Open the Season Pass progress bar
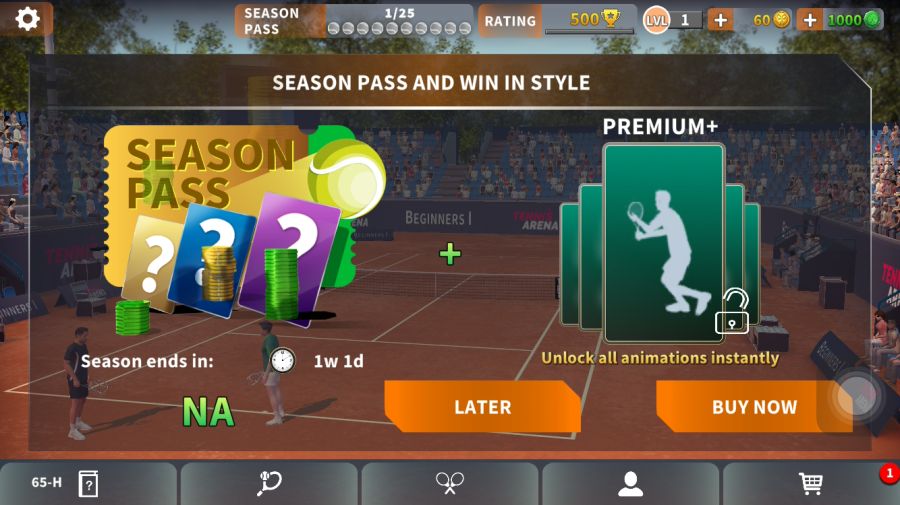 (354, 20)
